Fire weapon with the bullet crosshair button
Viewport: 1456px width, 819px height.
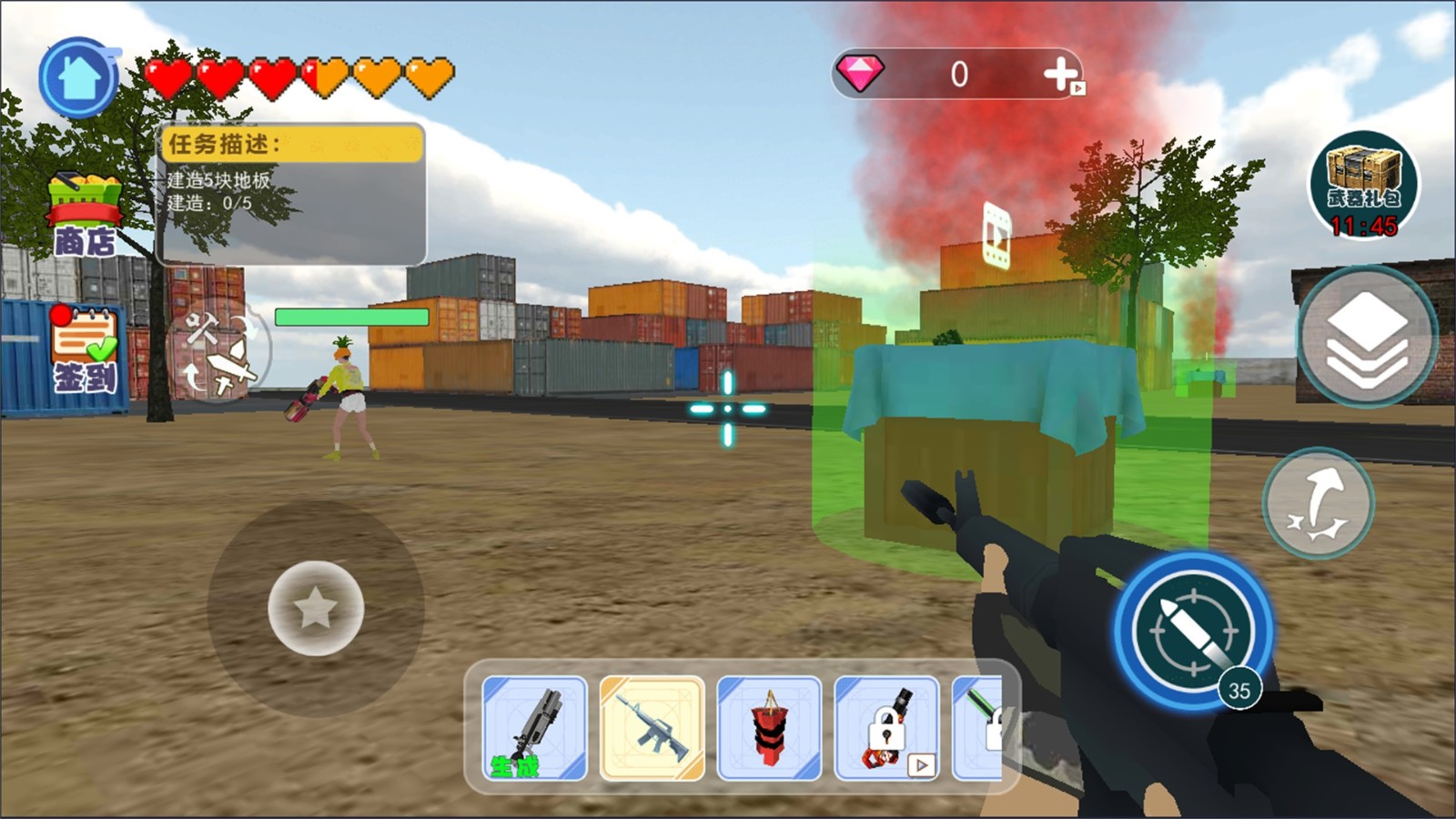(1193, 629)
